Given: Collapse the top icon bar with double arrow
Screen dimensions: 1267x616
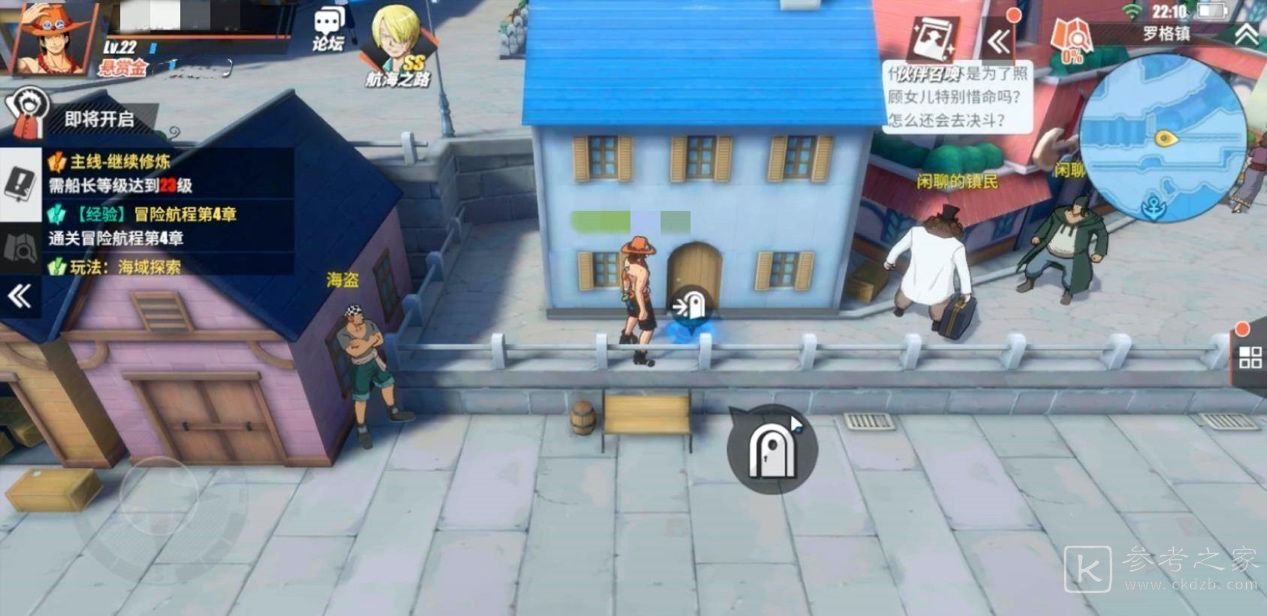Looking at the screenshot, I should point(998,41).
